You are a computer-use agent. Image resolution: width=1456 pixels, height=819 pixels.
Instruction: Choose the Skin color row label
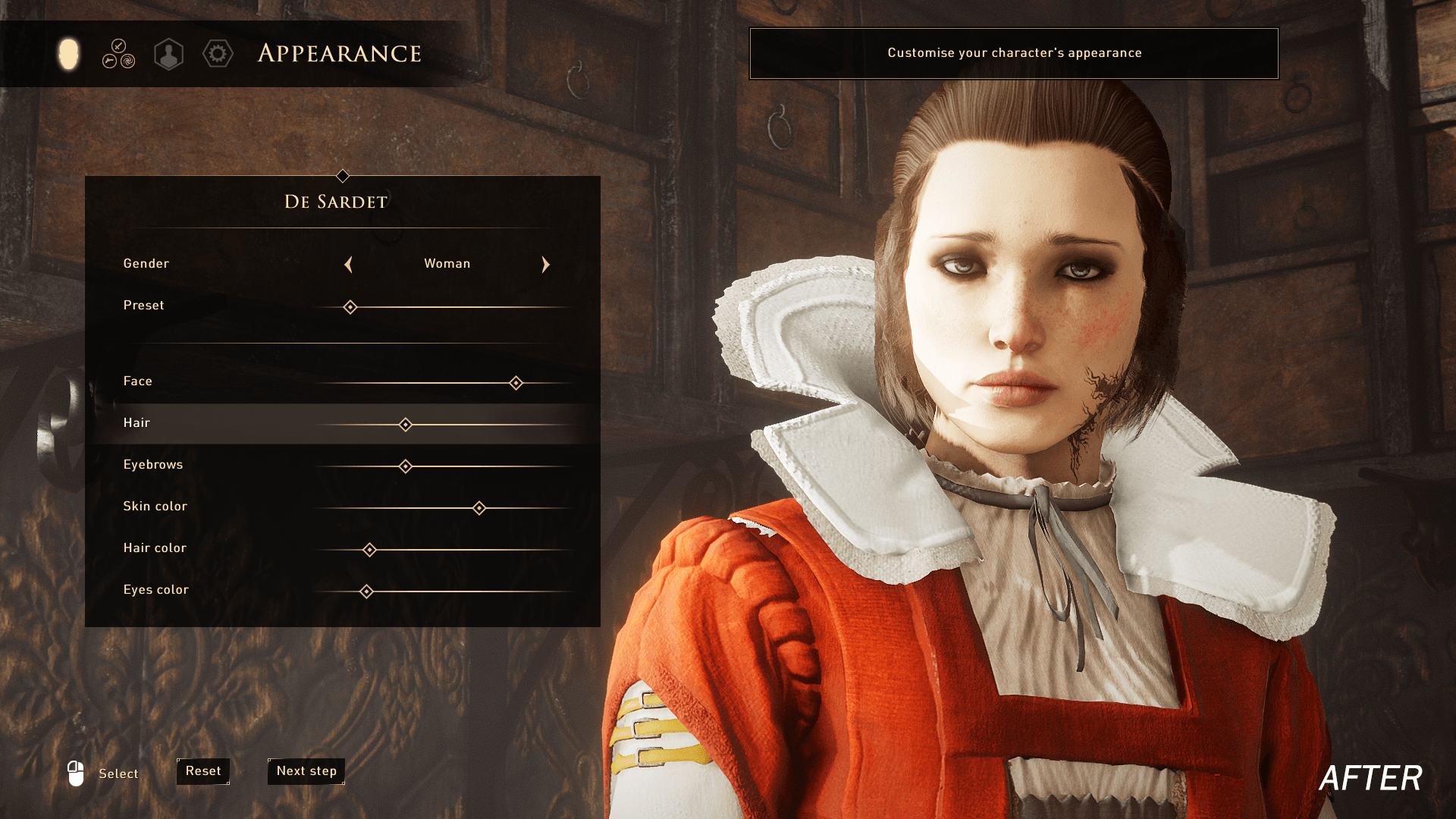tap(155, 507)
